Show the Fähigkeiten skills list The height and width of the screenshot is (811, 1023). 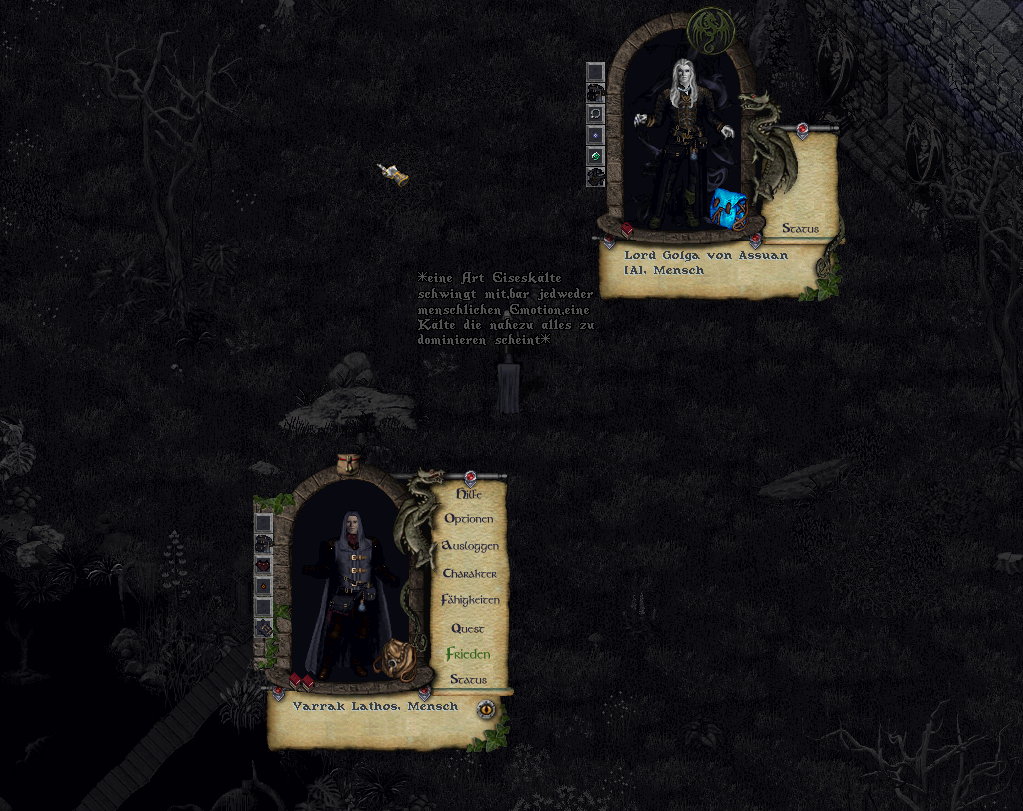click(469, 600)
